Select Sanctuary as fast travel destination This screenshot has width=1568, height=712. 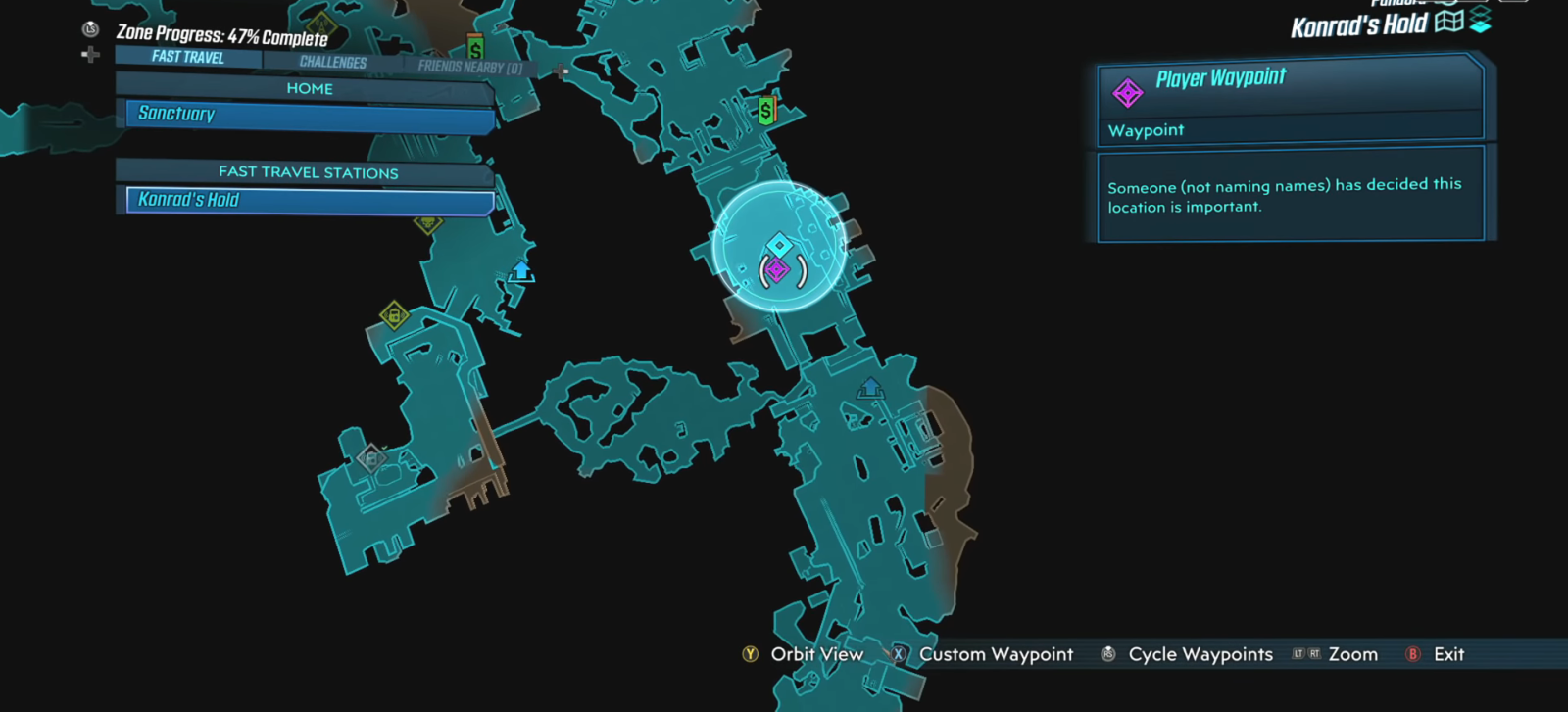[x=310, y=115]
